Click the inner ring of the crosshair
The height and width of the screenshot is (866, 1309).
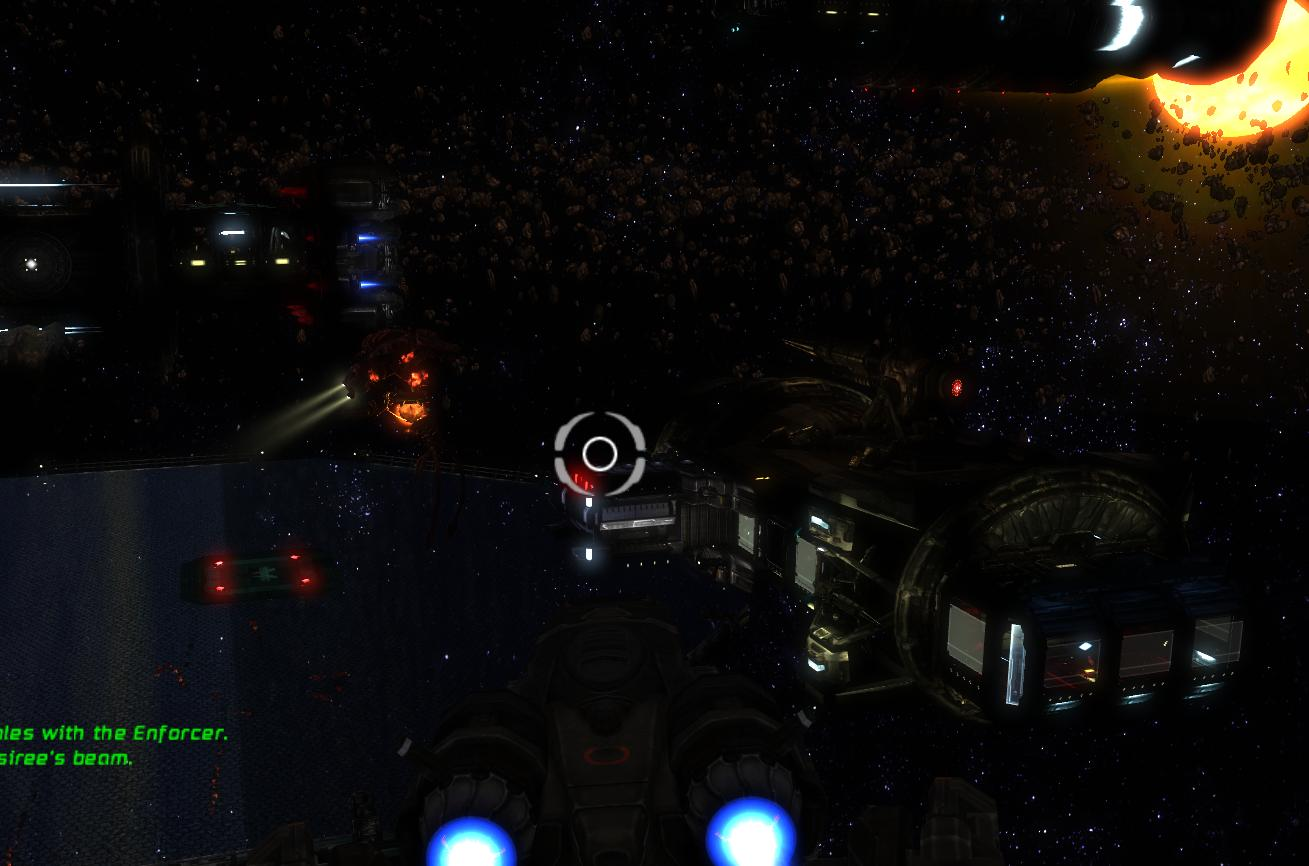tap(598, 453)
